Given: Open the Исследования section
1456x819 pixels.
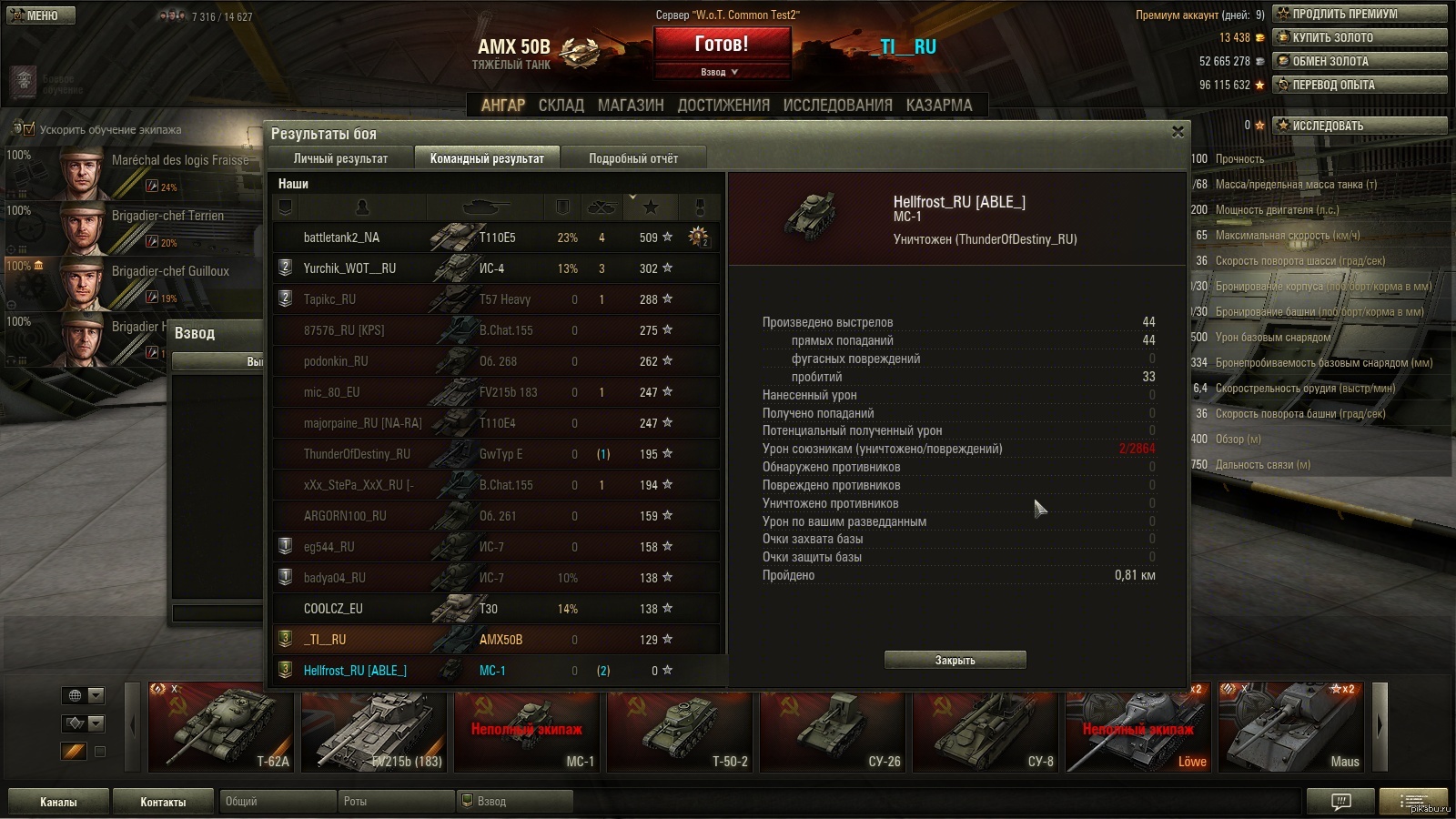Looking at the screenshot, I should tap(837, 105).
